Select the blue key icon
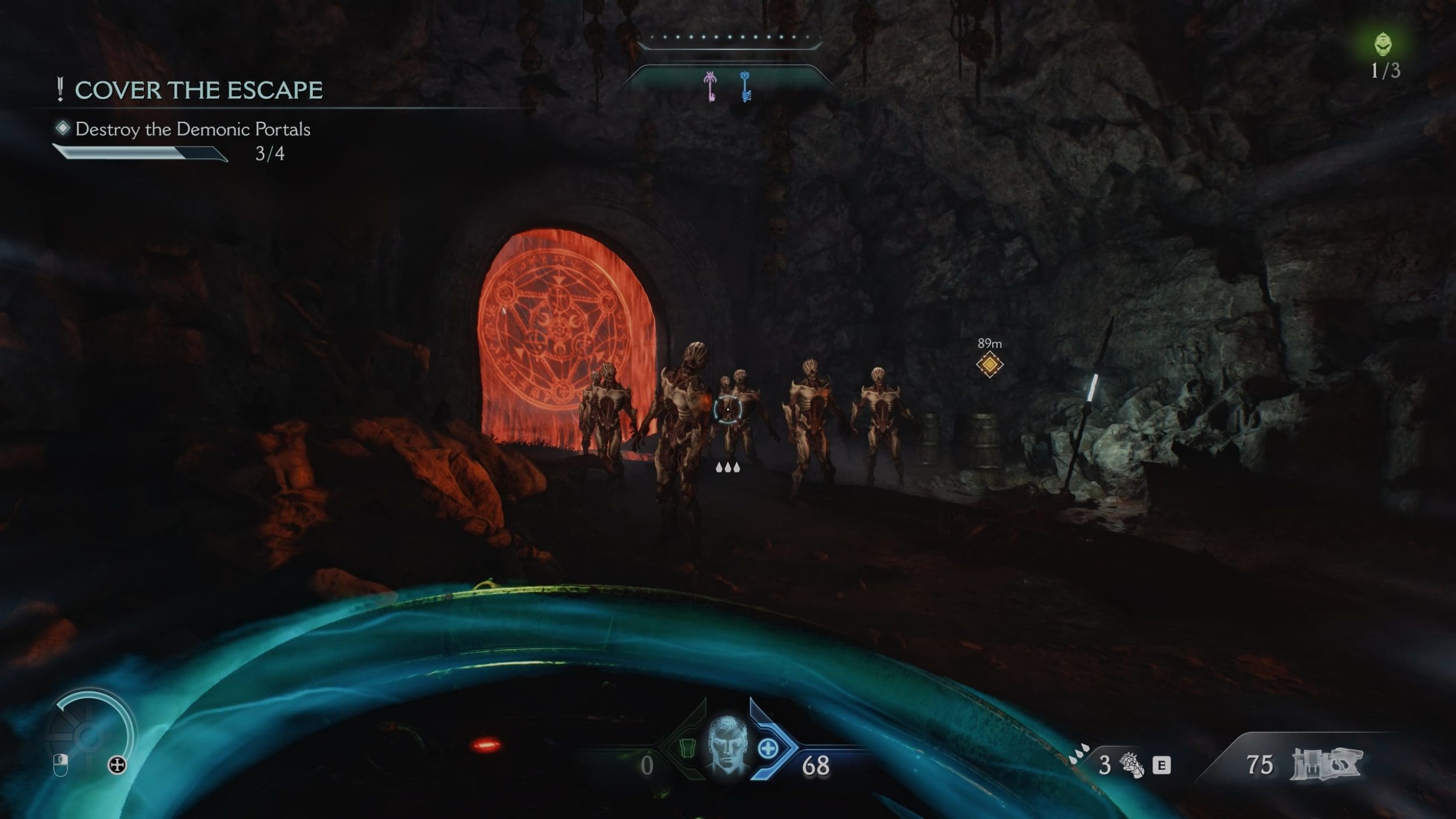 pos(745,87)
